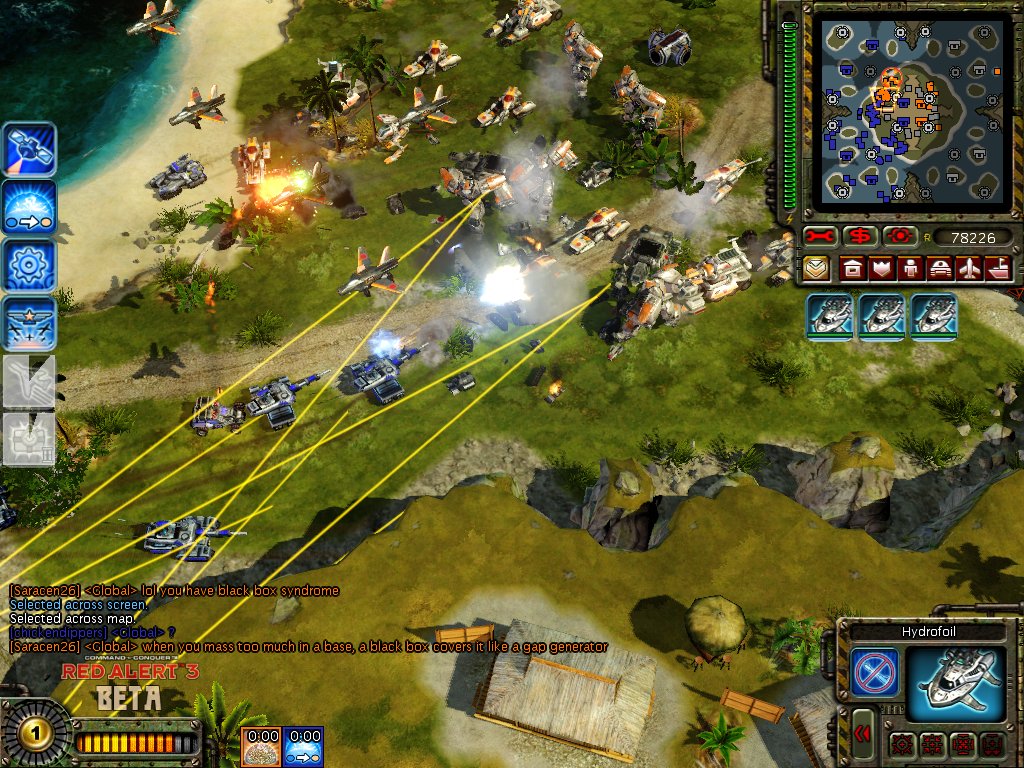Switch to the structures production tab

pos(852,268)
